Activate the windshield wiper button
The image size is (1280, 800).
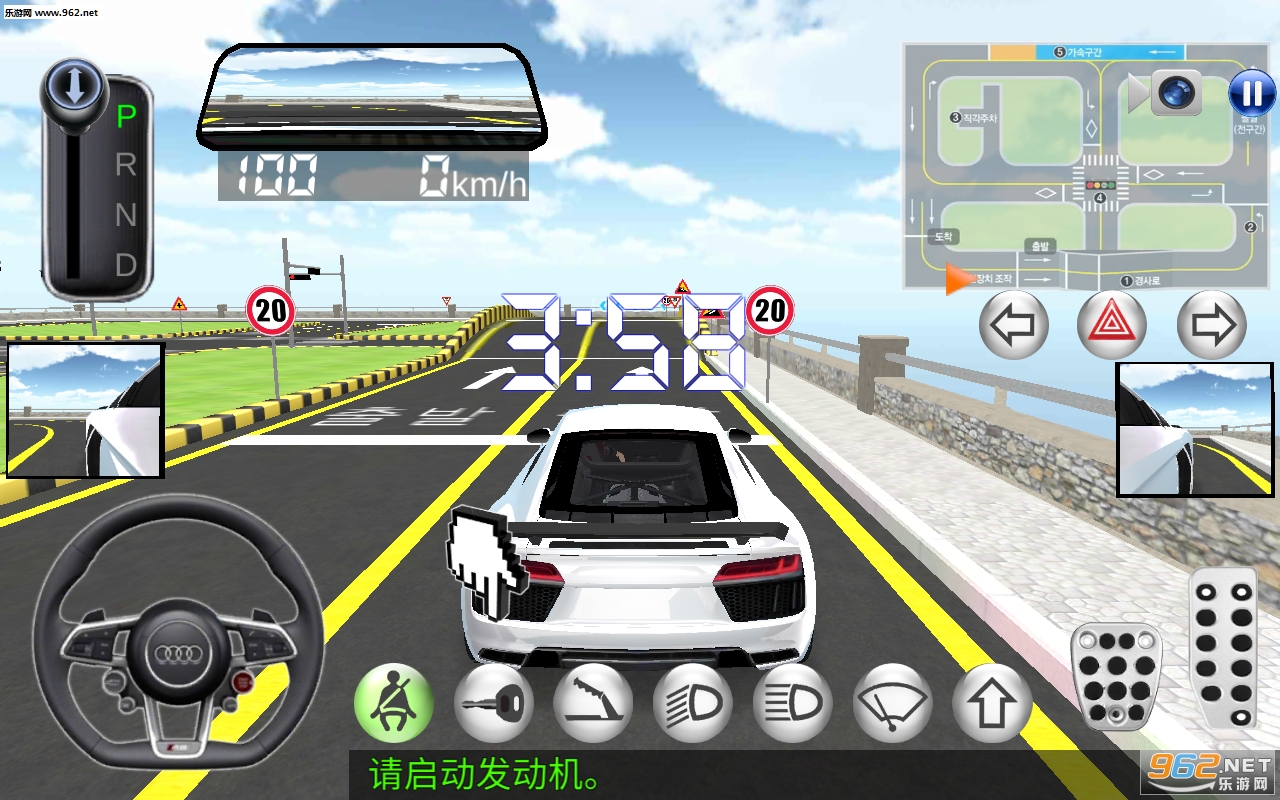click(x=893, y=704)
